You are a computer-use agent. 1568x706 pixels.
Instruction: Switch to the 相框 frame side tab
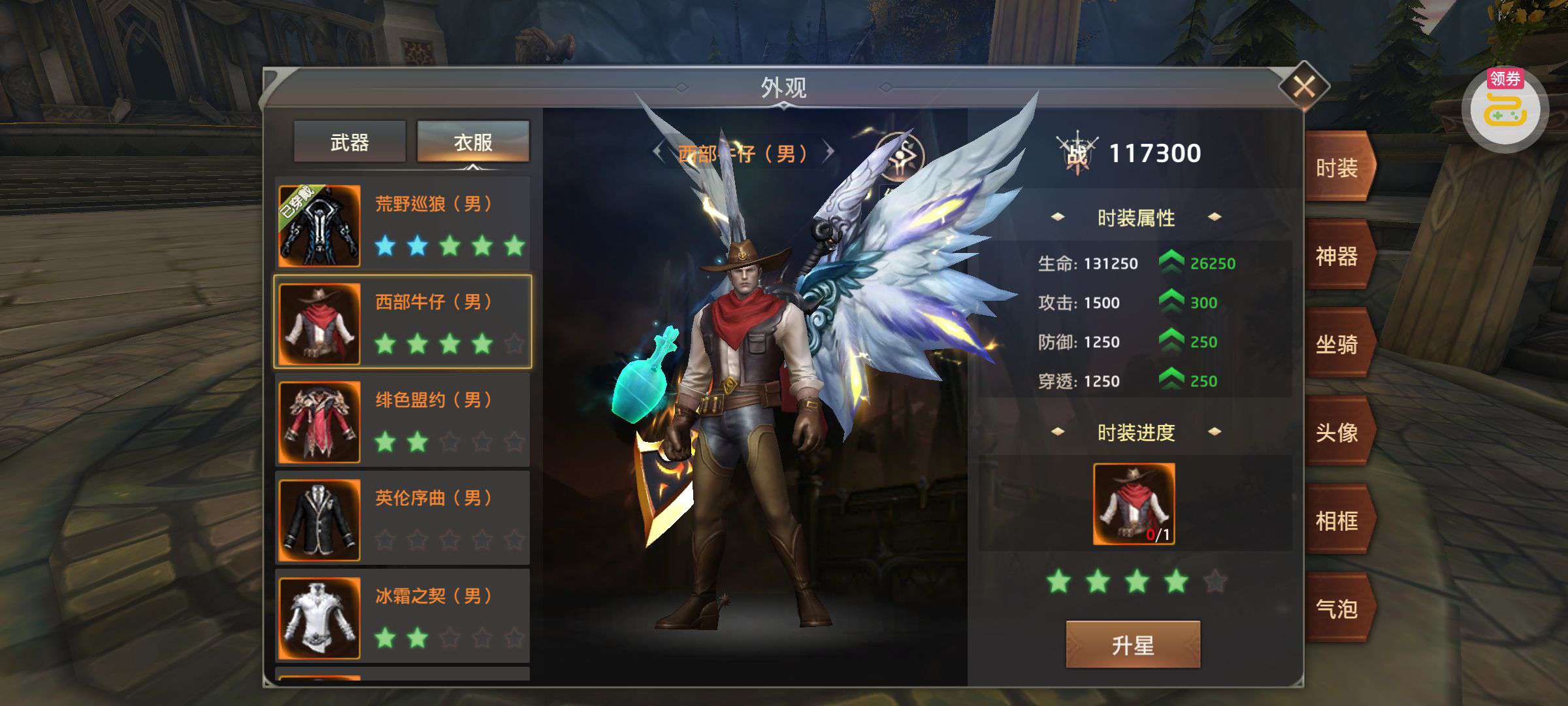point(1338,521)
